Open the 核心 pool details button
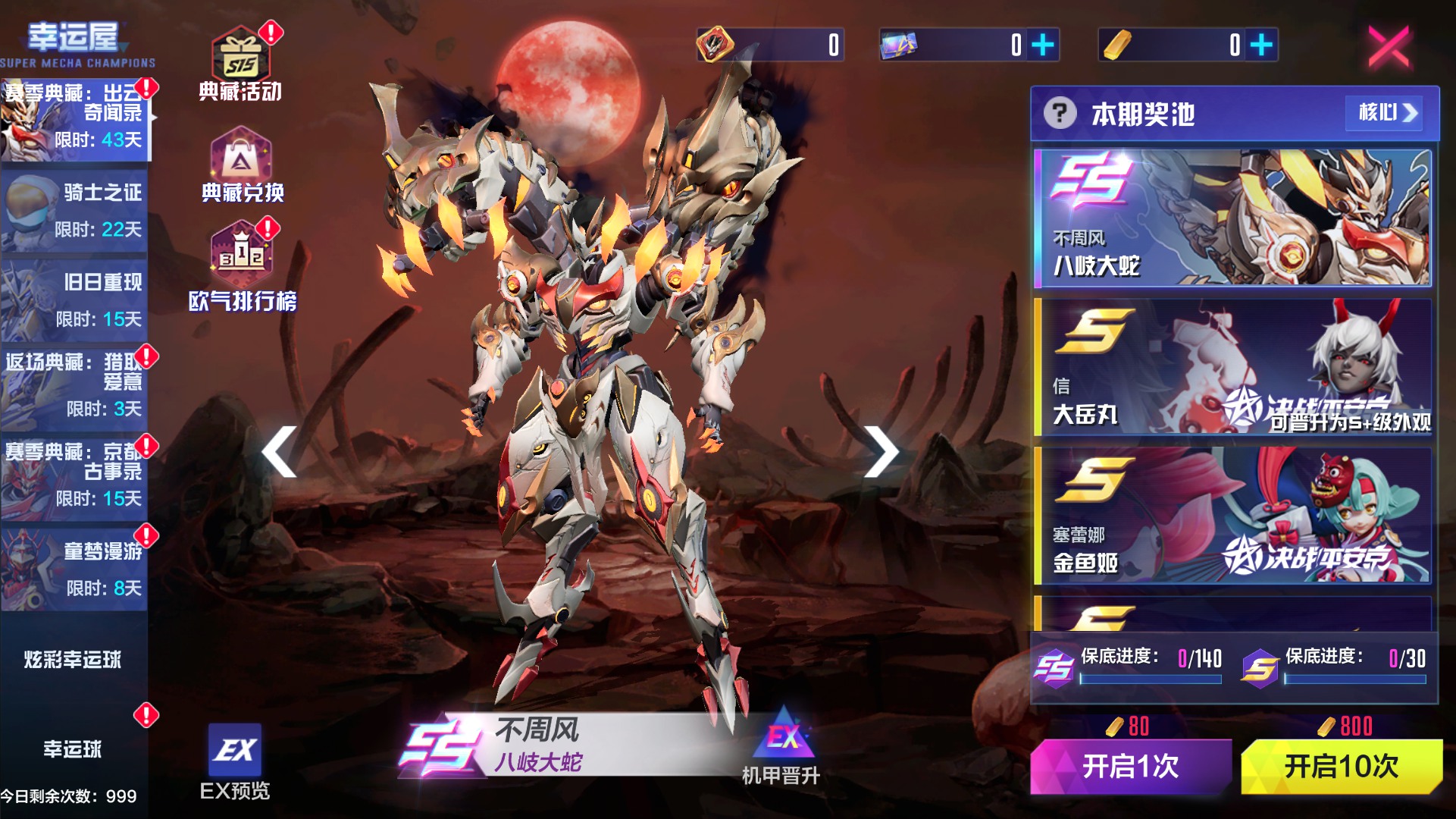The height and width of the screenshot is (819, 1456). pos(1387,113)
